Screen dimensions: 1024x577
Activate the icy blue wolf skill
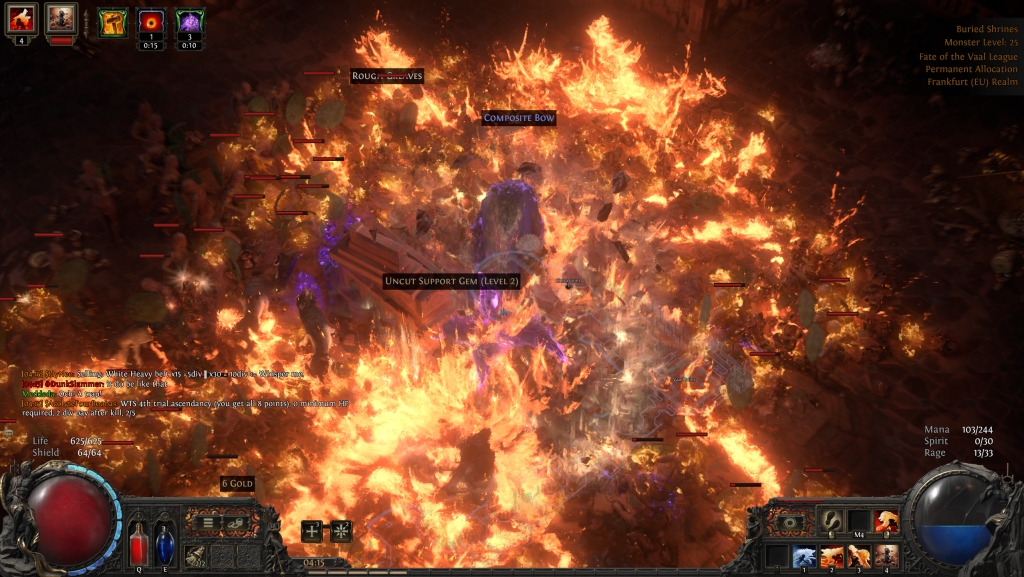(805, 556)
